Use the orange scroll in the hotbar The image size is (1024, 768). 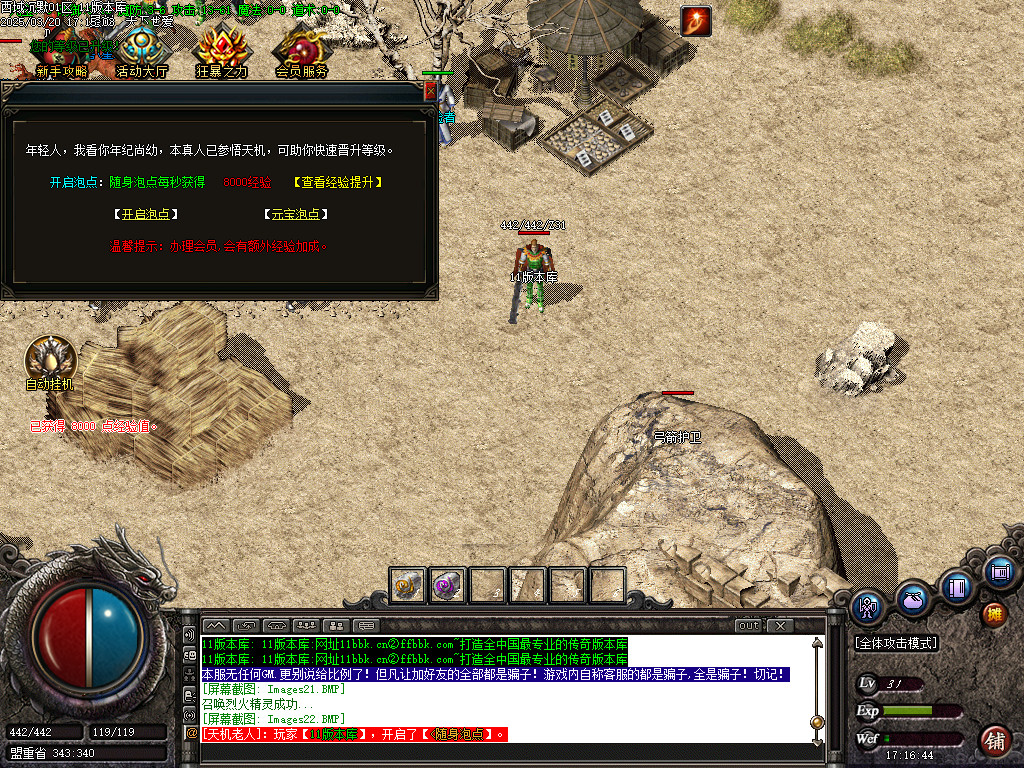click(x=408, y=585)
